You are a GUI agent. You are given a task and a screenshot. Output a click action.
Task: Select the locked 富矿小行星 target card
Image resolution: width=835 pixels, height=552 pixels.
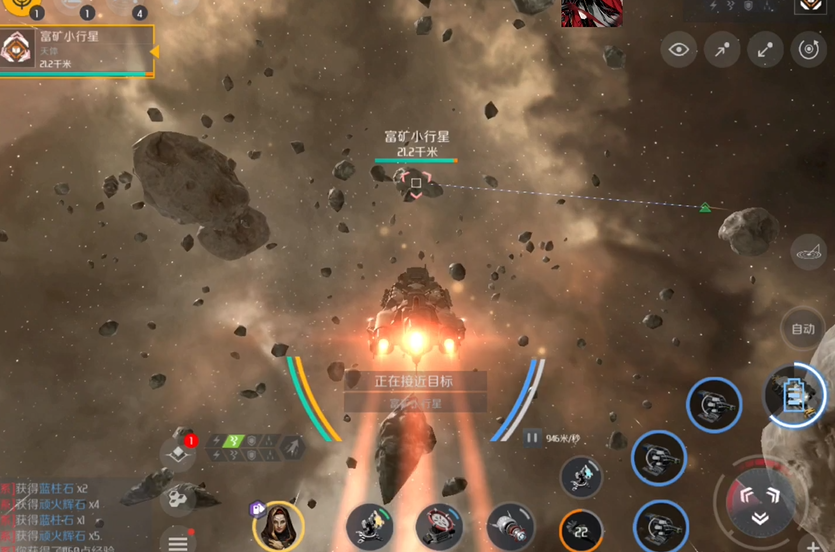pyautogui.click(x=78, y=50)
